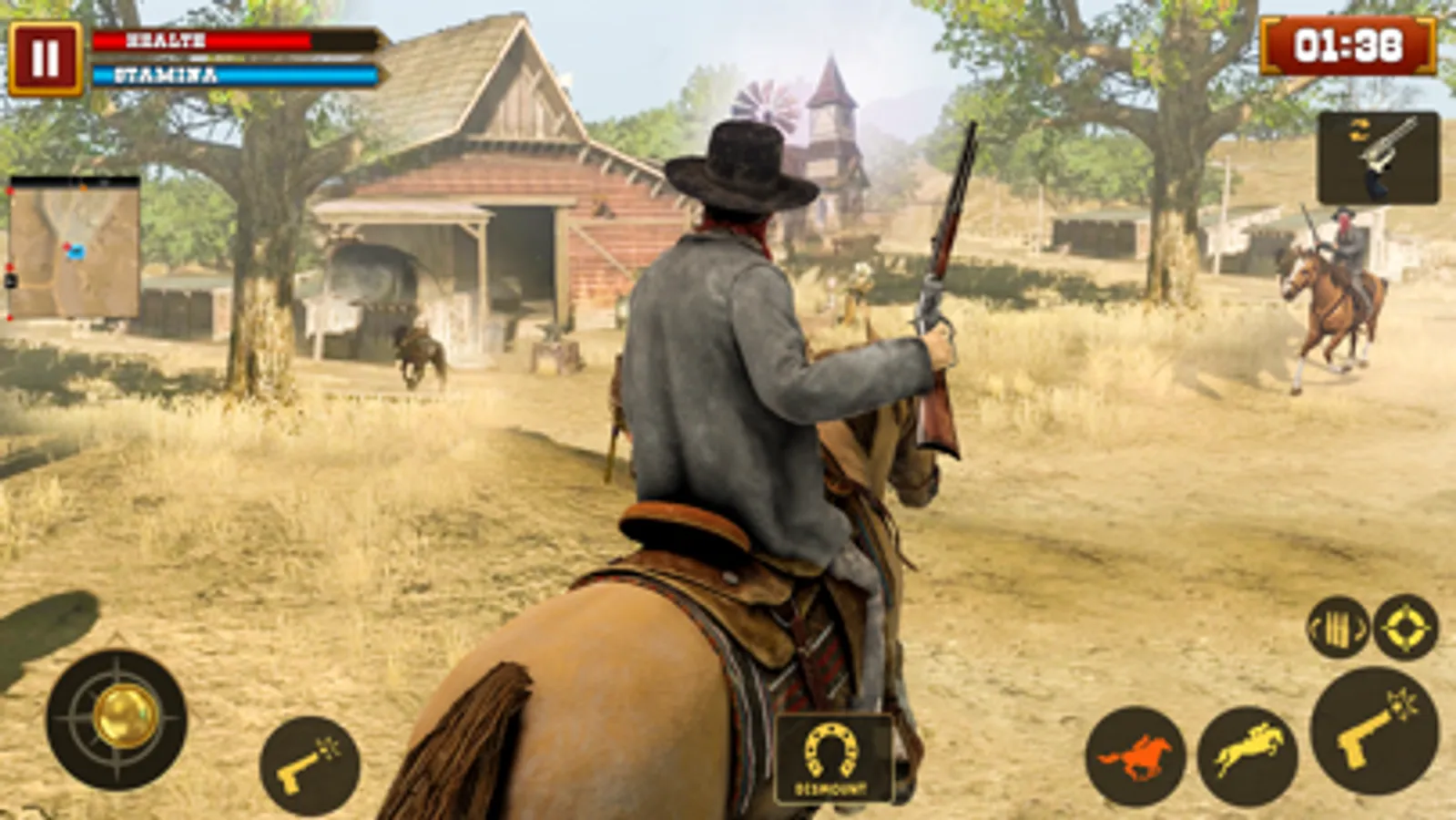
Task: Tap the left chevron on the weapon switcher
Action: 1313,629
